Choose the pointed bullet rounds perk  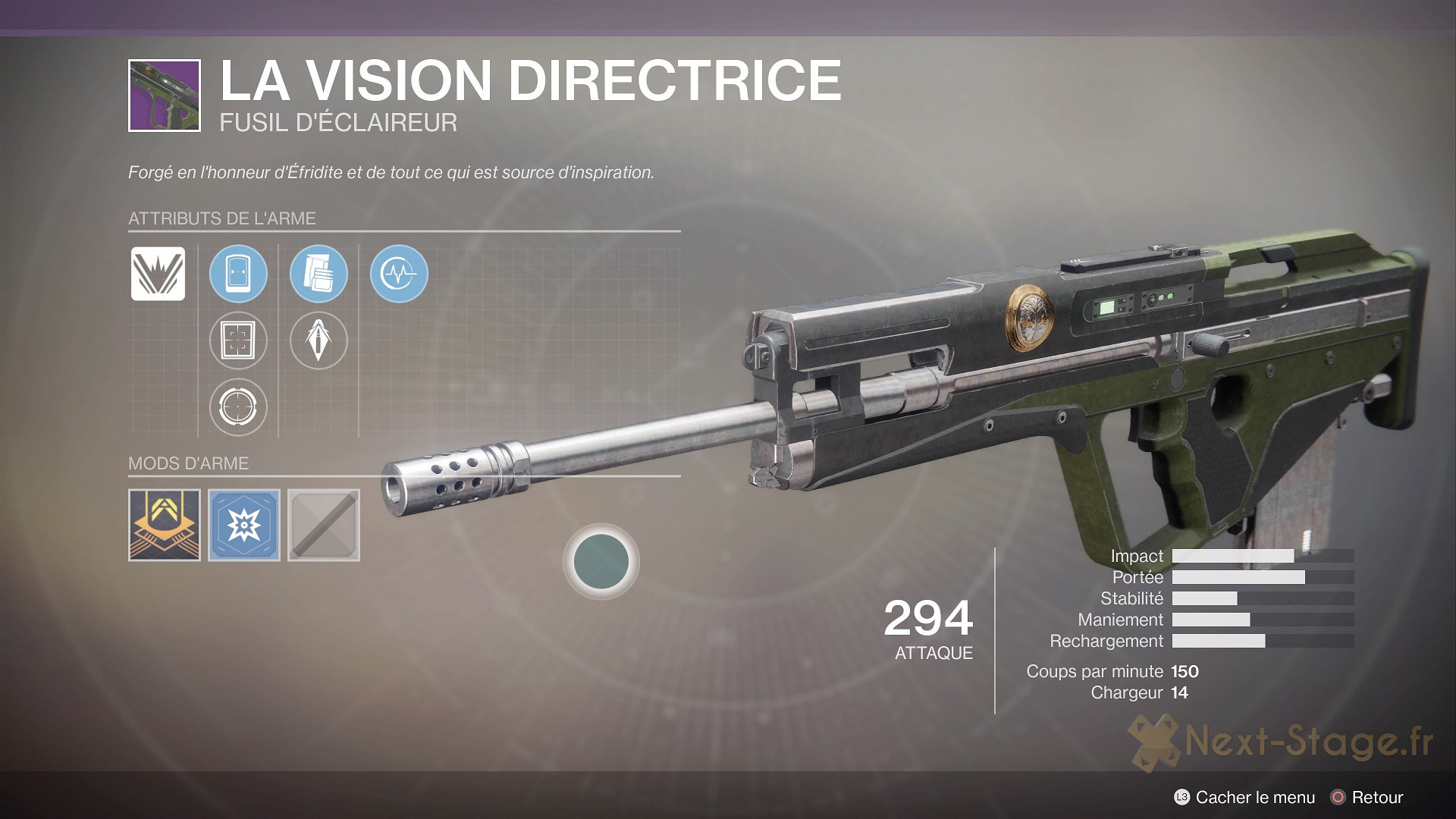point(318,340)
